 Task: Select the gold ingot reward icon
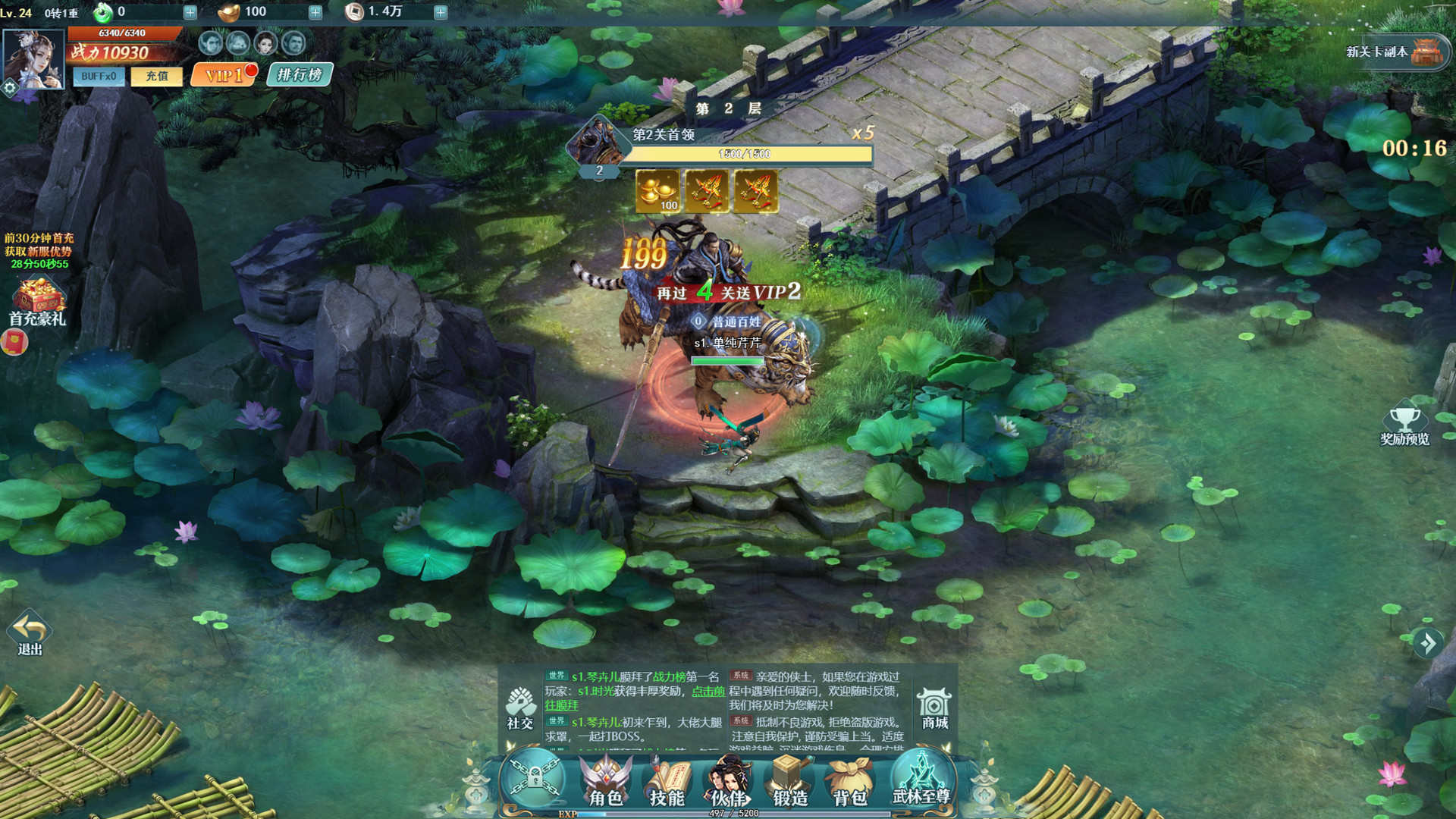point(657,190)
